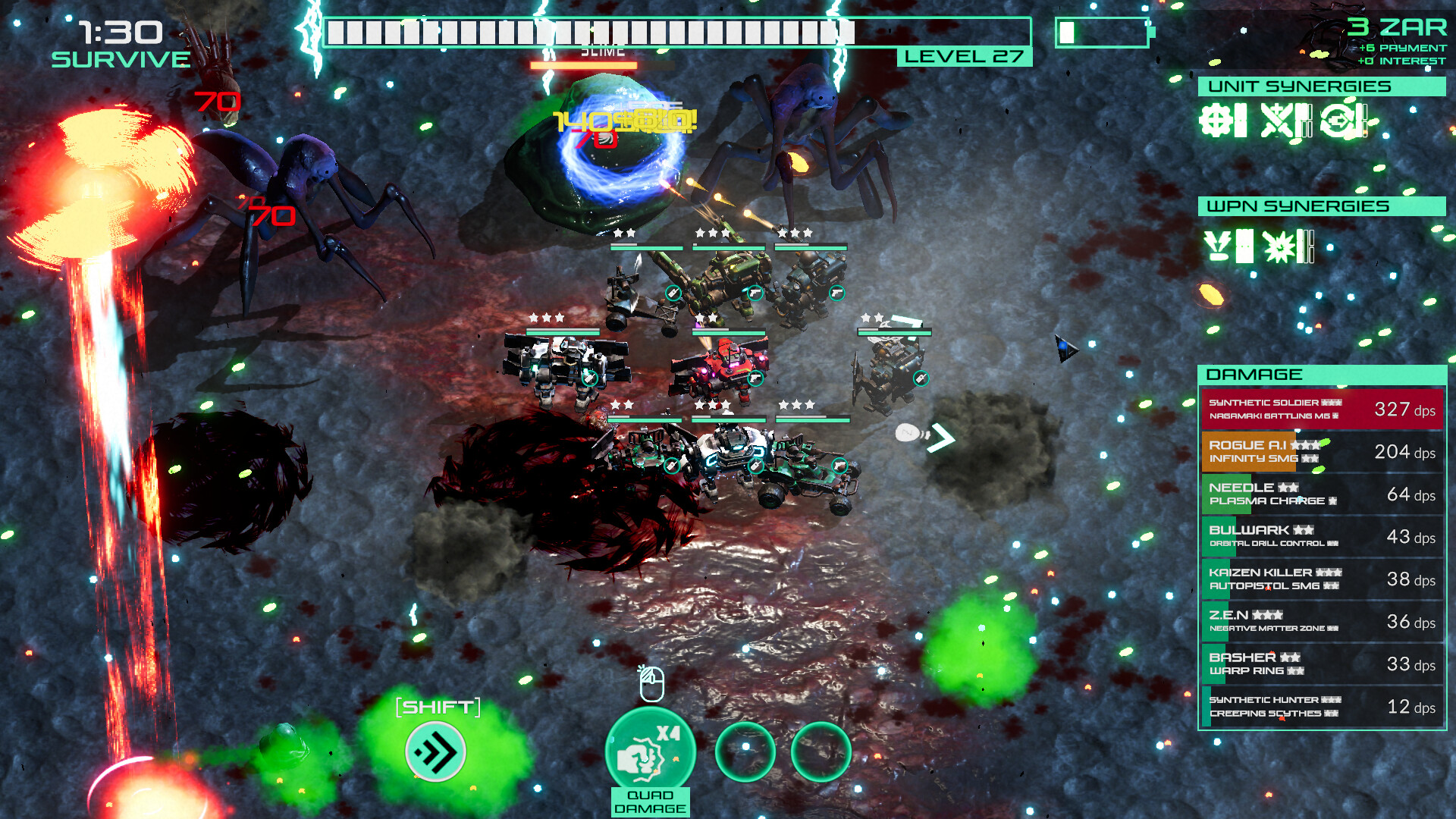Choose the Rogue A.I damage entry
This screenshot has width=1456, height=819.
point(1322,452)
